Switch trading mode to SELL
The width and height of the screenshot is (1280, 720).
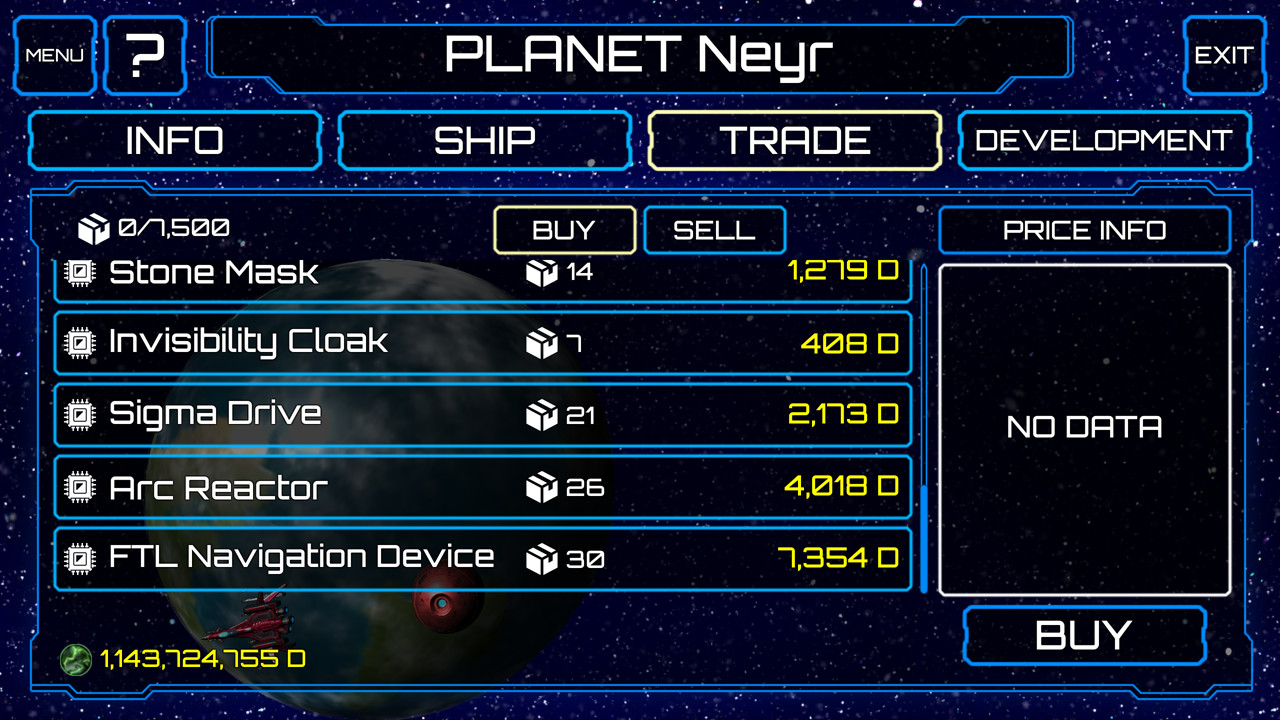pyautogui.click(x=714, y=230)
